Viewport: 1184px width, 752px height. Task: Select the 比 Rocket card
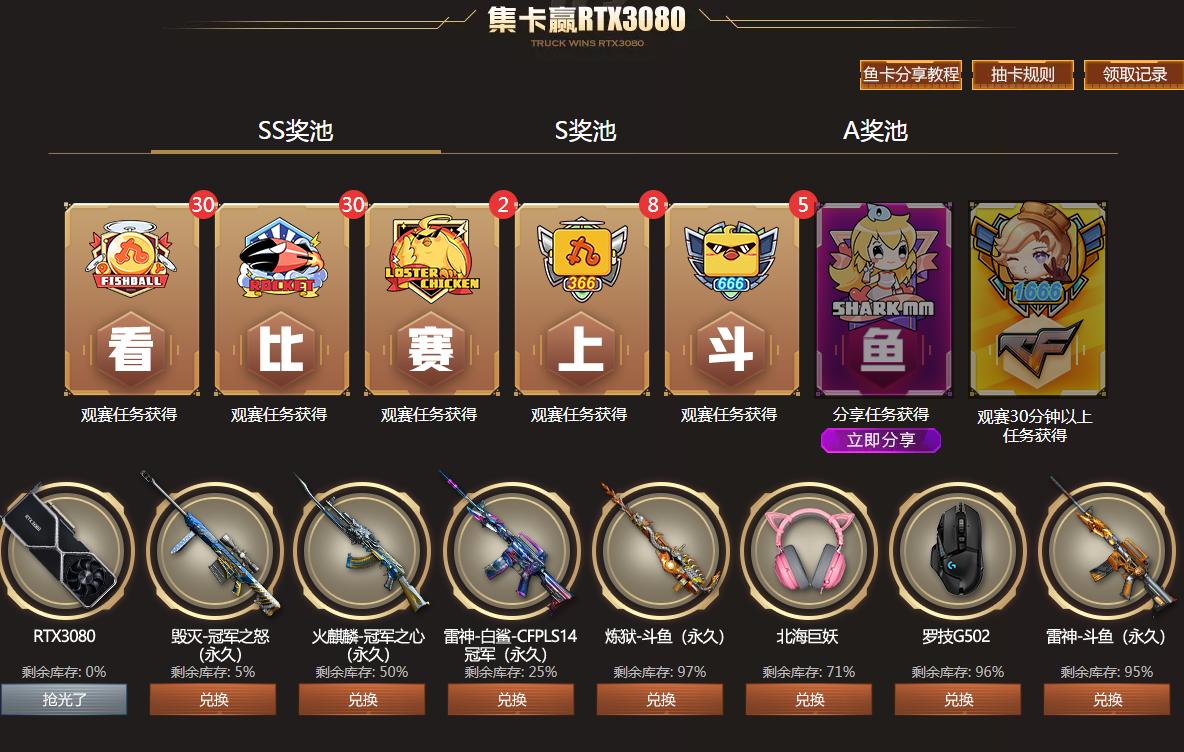282,300
